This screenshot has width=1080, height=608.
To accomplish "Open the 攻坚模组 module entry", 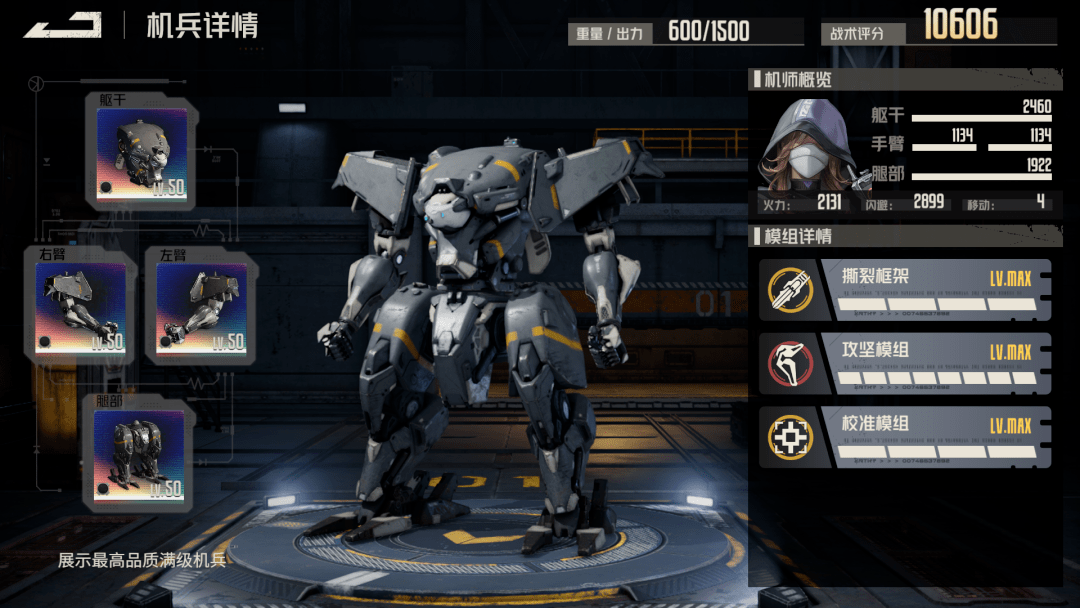I will [905, 363].
